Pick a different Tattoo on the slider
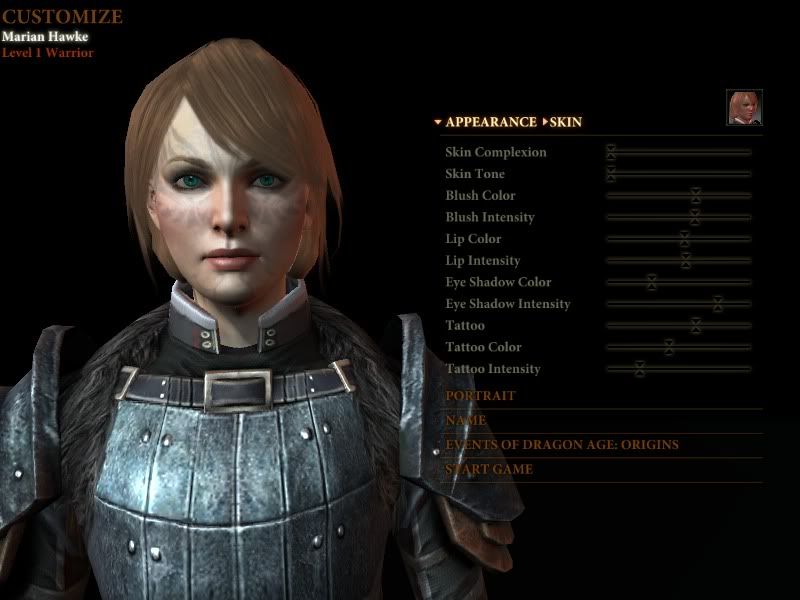This screenshot has height=600, width=800. click(x=696, y=326)
